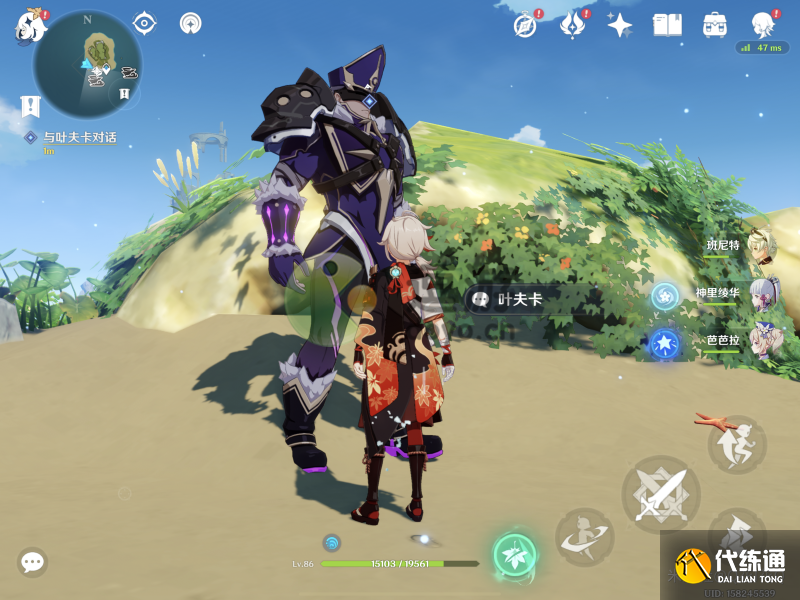Open the quest log banner icon
This screenshot has width=800, height=600.
(30, 105)
